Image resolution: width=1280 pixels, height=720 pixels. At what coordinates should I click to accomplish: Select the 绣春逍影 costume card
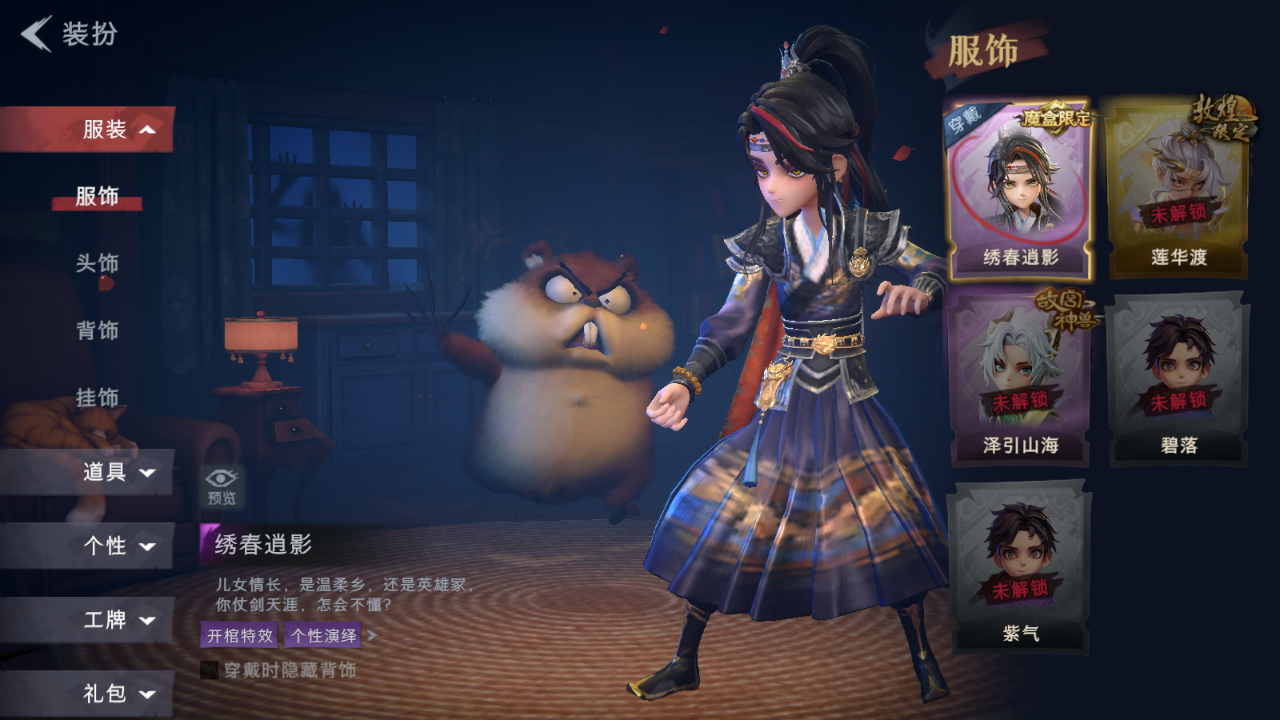coord(1019,190)
